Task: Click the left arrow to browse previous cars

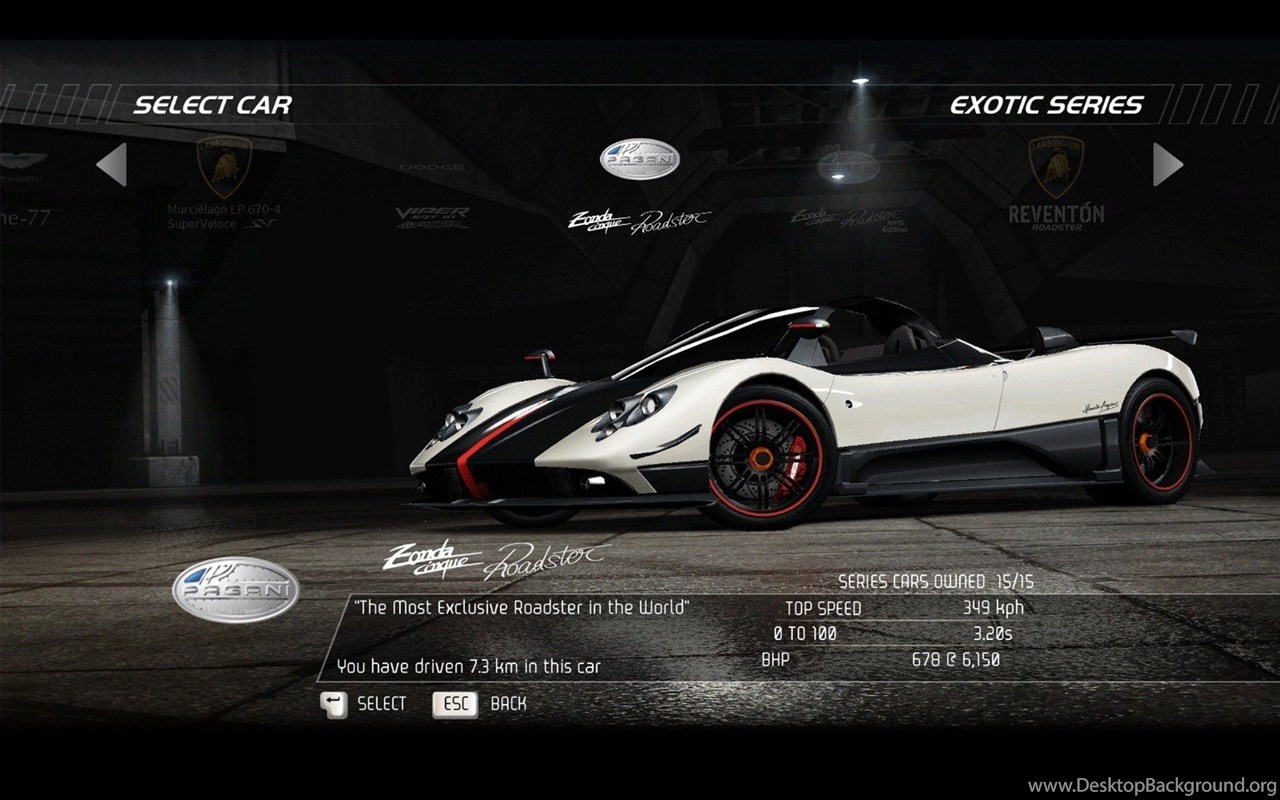Action: pos(112,165)
